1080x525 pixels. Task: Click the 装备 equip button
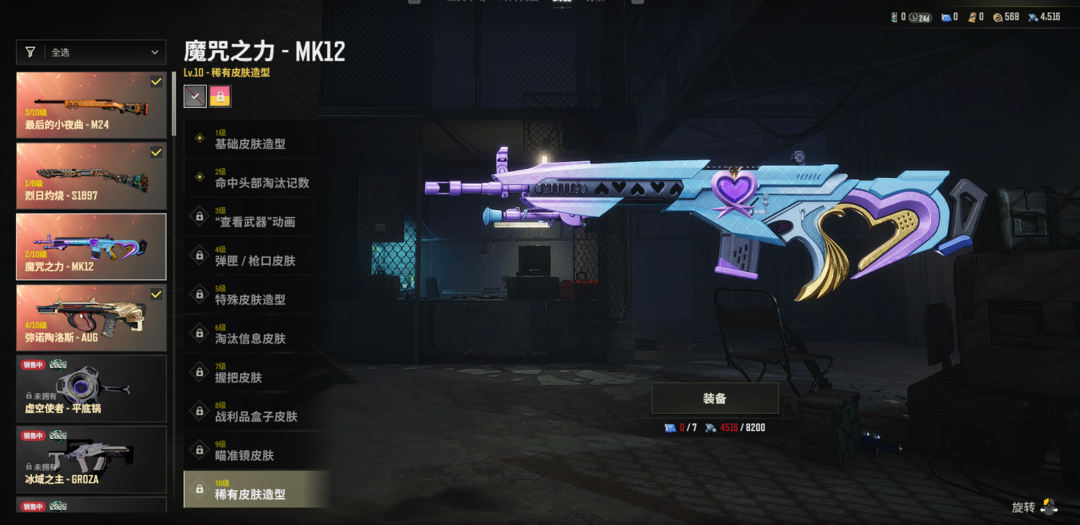(714, 398)
